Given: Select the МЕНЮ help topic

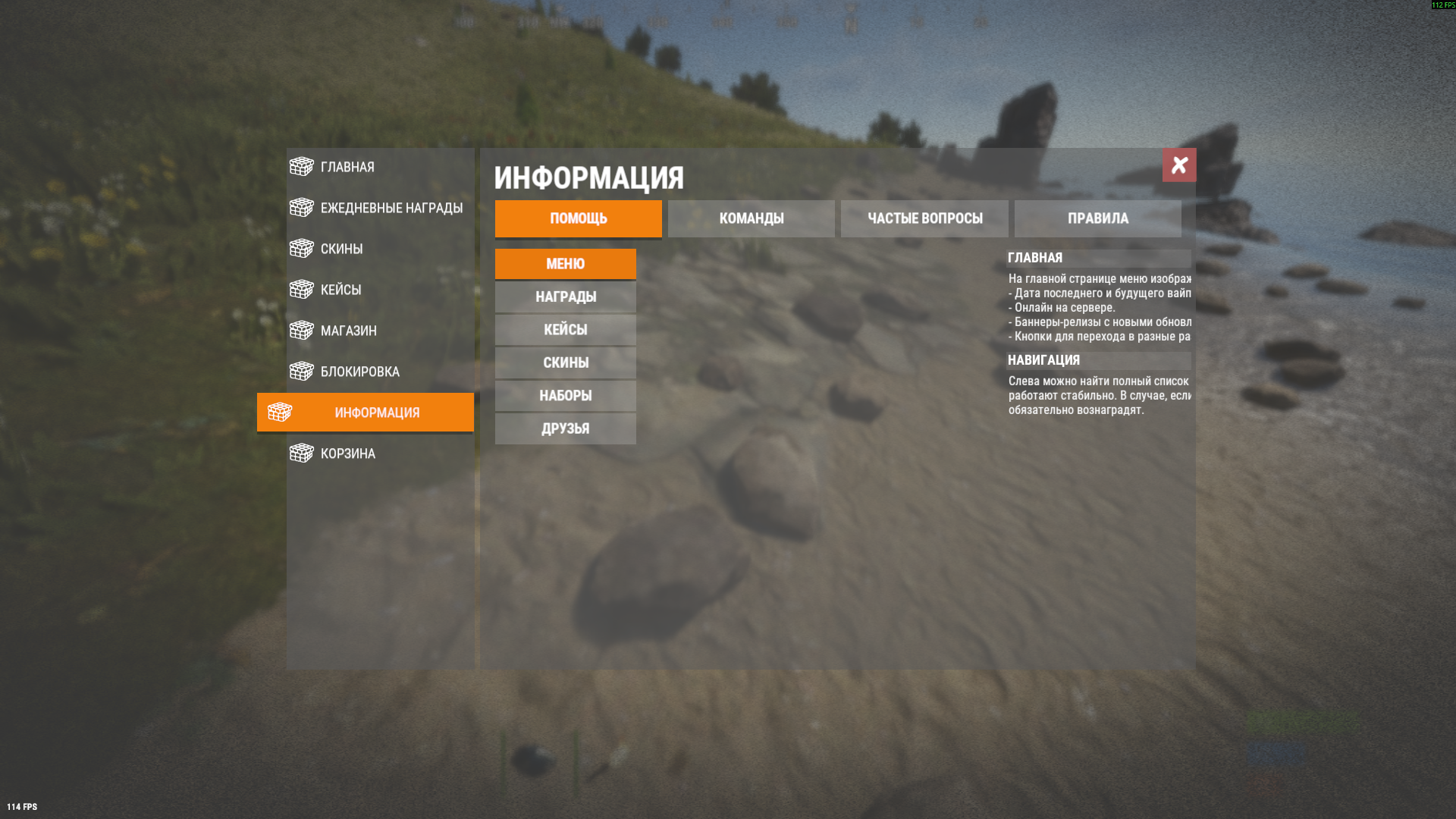Looking at the screenshot, I should pyautogui.click(x=565, y=264).
